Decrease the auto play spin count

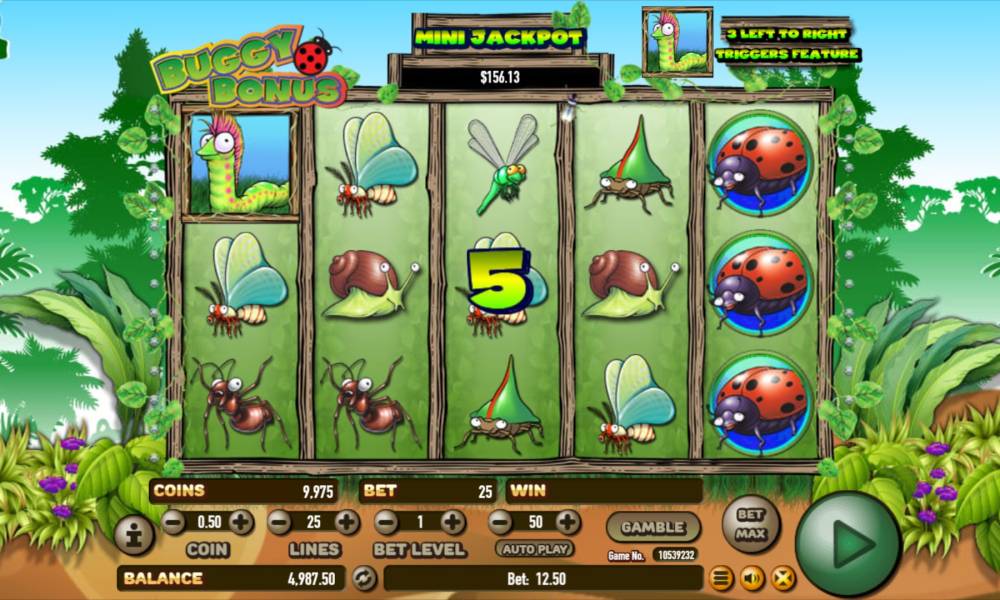point(500,522)
